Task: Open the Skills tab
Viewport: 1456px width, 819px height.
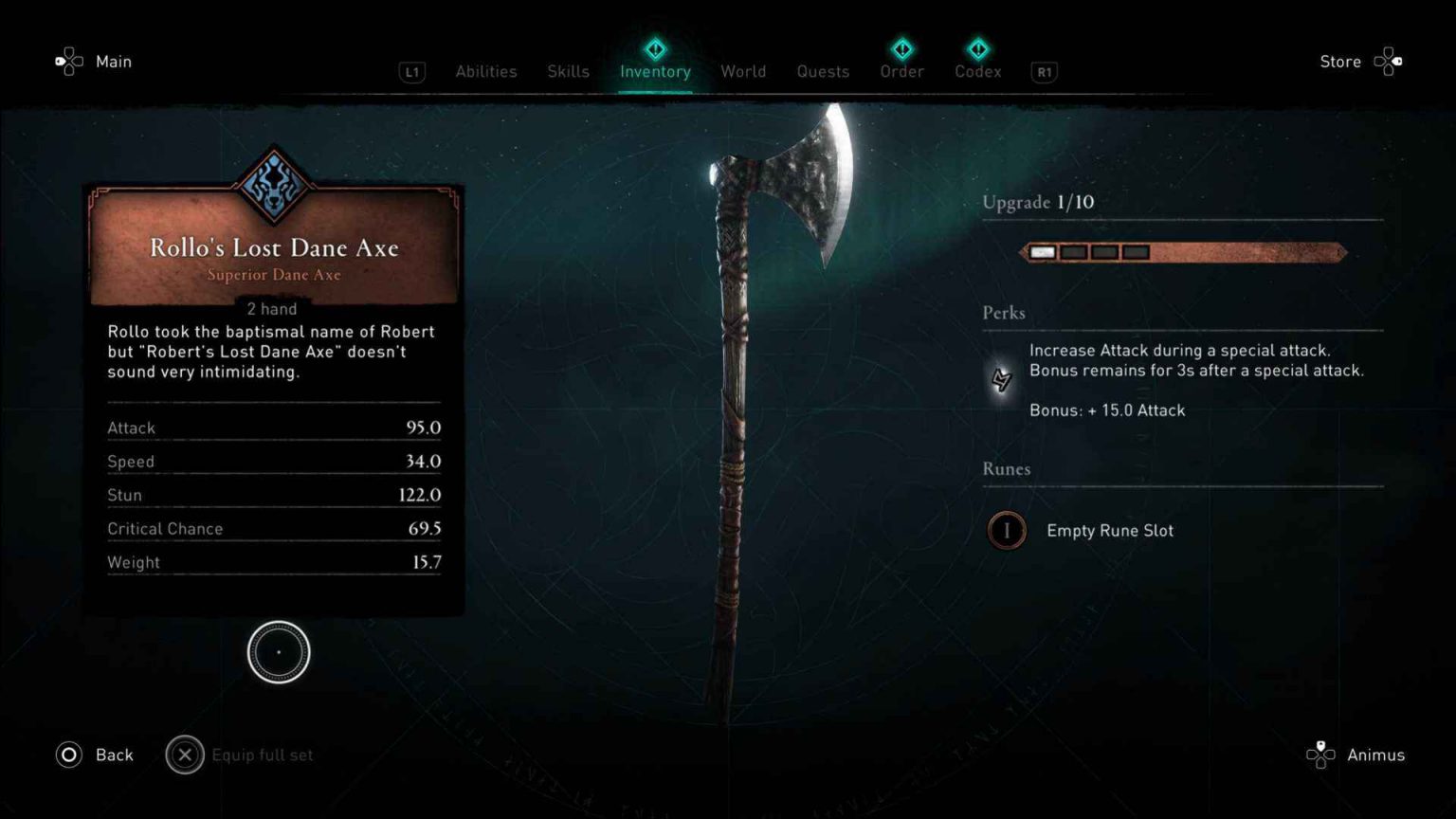Action: [568, 71]
